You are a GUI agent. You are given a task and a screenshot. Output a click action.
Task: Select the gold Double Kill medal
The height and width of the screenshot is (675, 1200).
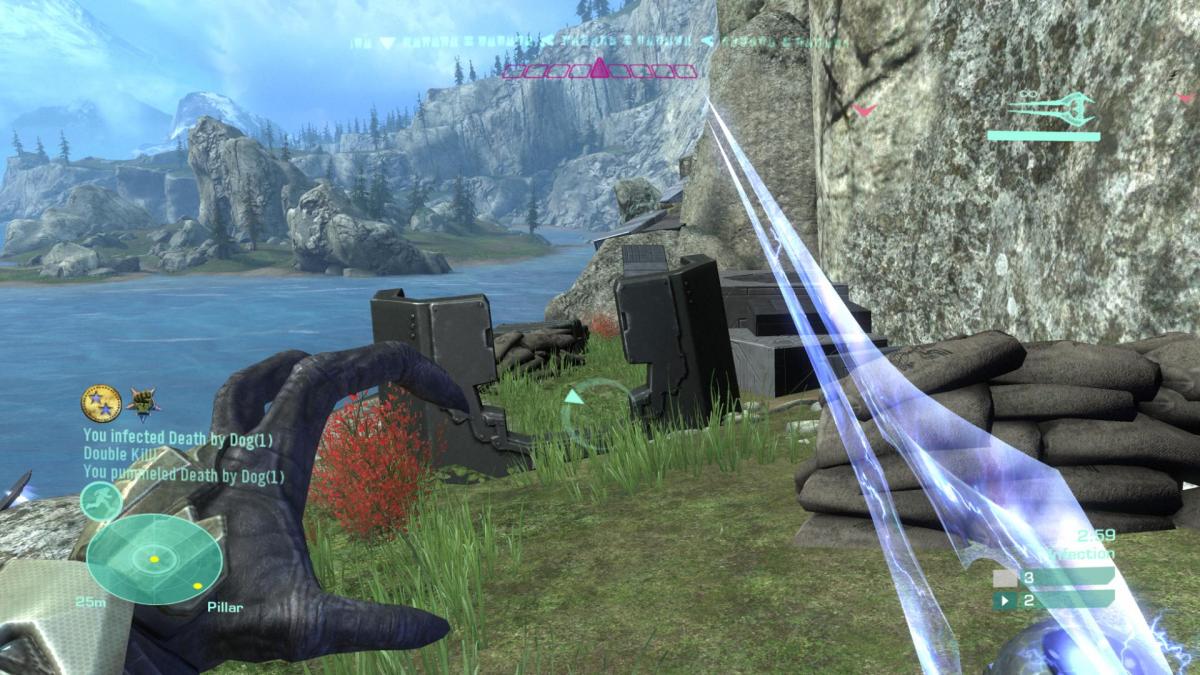pos(101,404)
